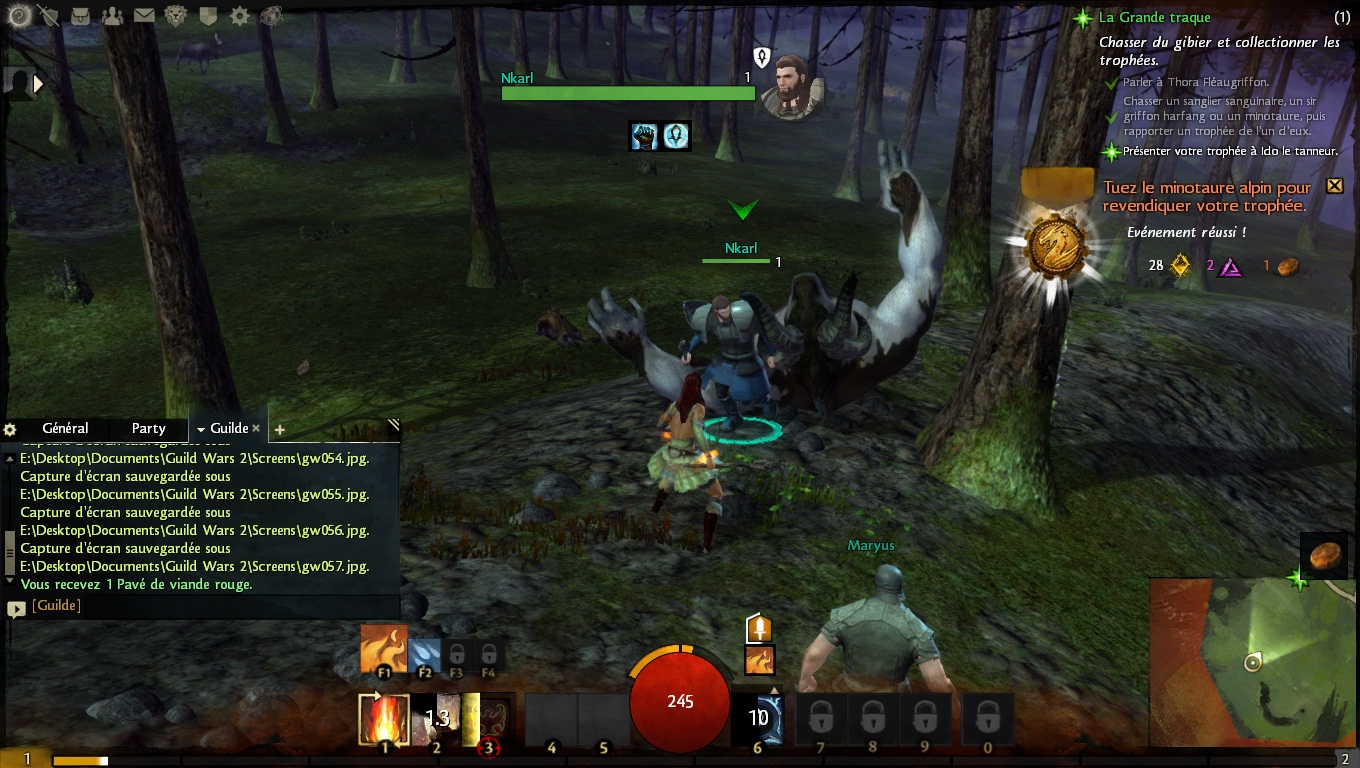Open the contacts and friends icon

click(113, 15)
